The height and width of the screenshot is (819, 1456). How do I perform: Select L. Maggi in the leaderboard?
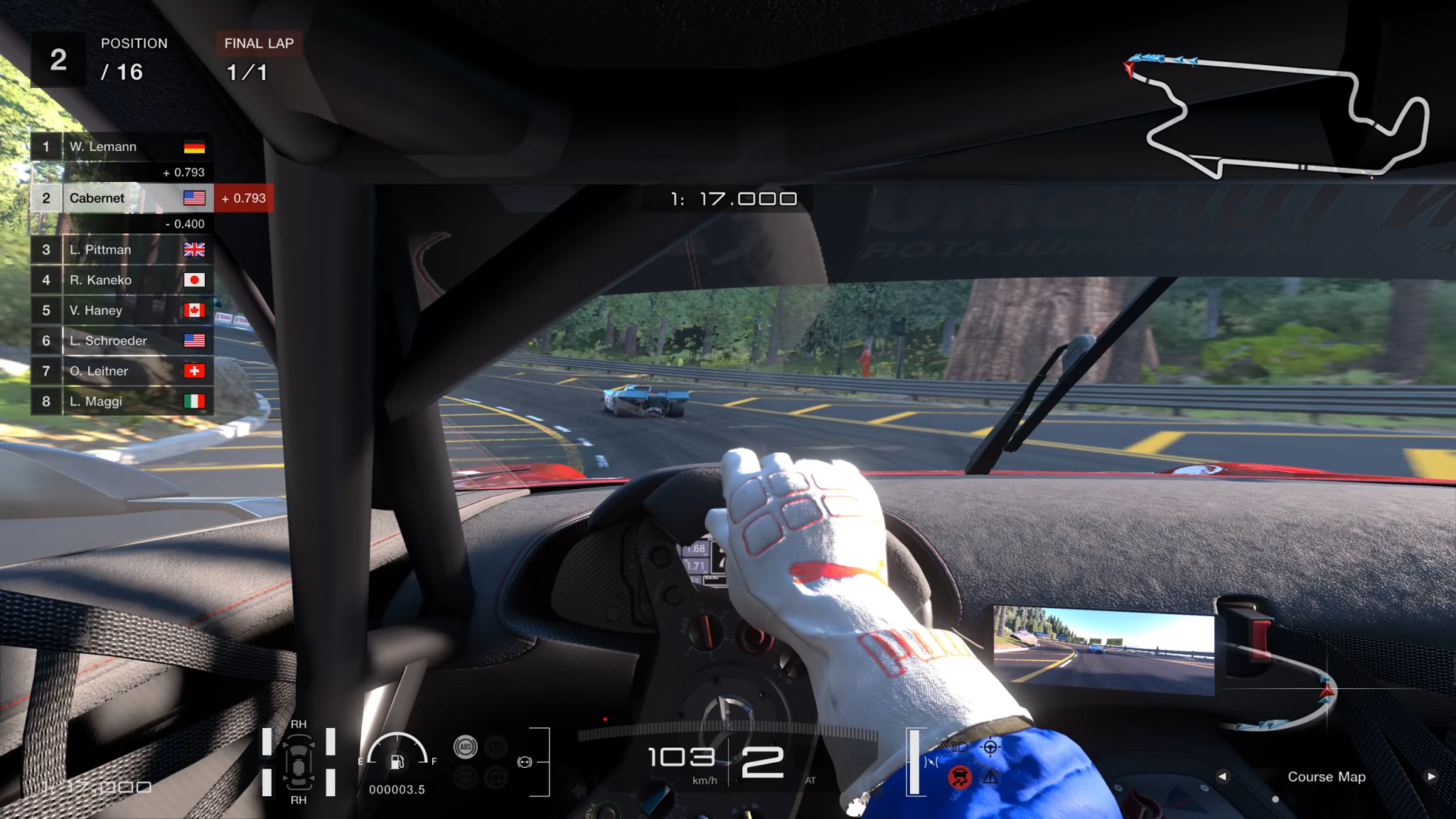[x=121, y=402]
